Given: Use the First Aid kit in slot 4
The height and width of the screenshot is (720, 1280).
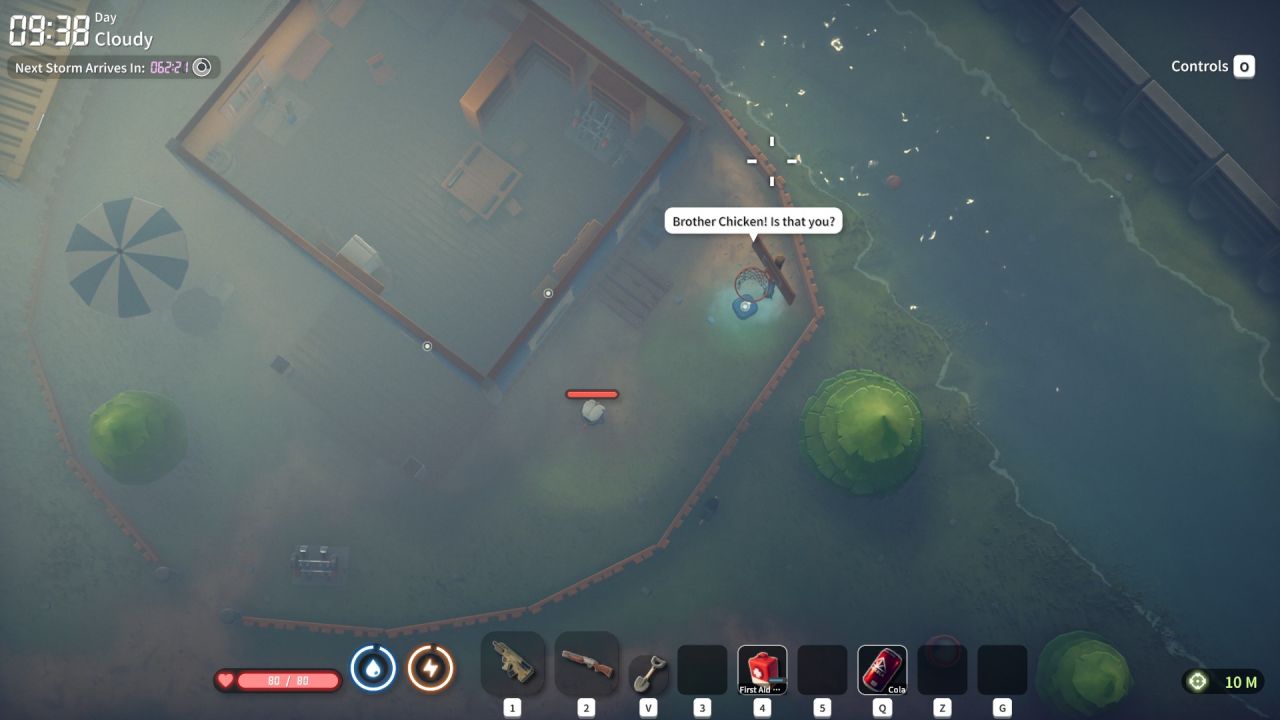Looking at the screenshot, I should point(762,663).
